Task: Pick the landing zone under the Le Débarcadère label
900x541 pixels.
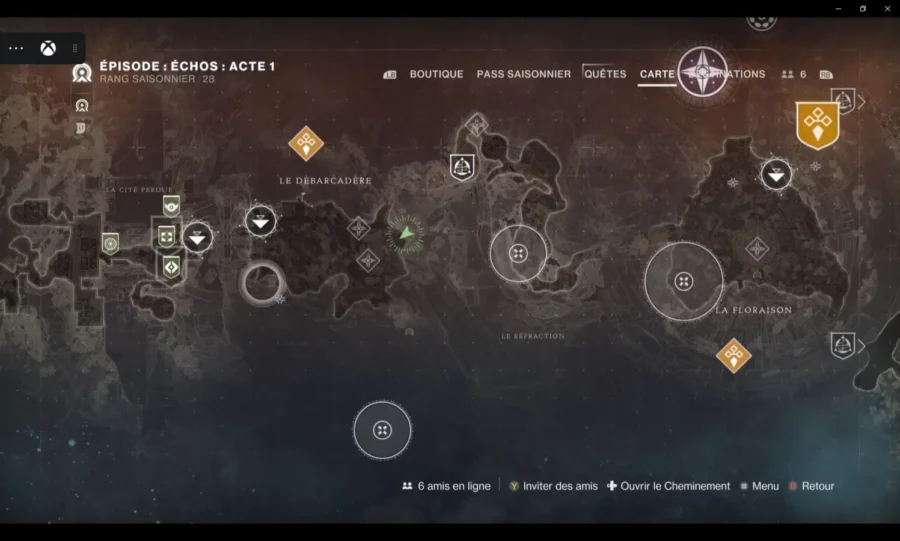Action: point(261,221)
